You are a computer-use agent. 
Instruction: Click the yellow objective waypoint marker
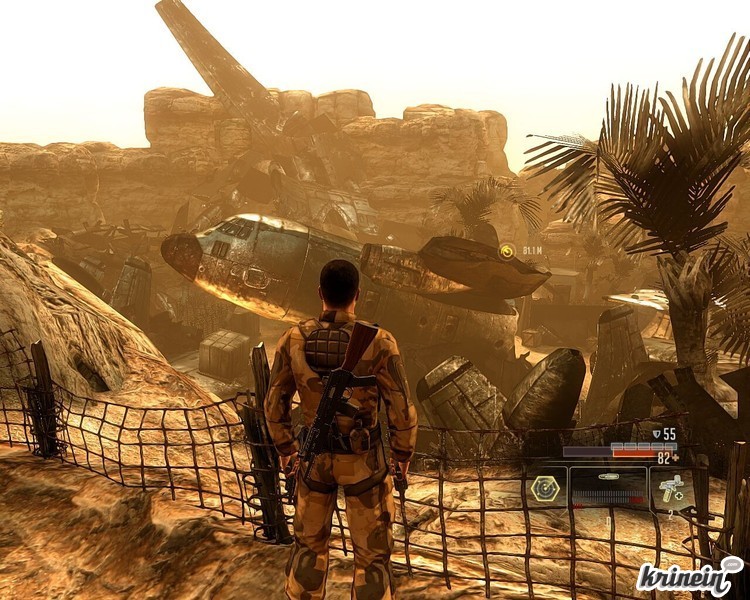click(507, 252)
